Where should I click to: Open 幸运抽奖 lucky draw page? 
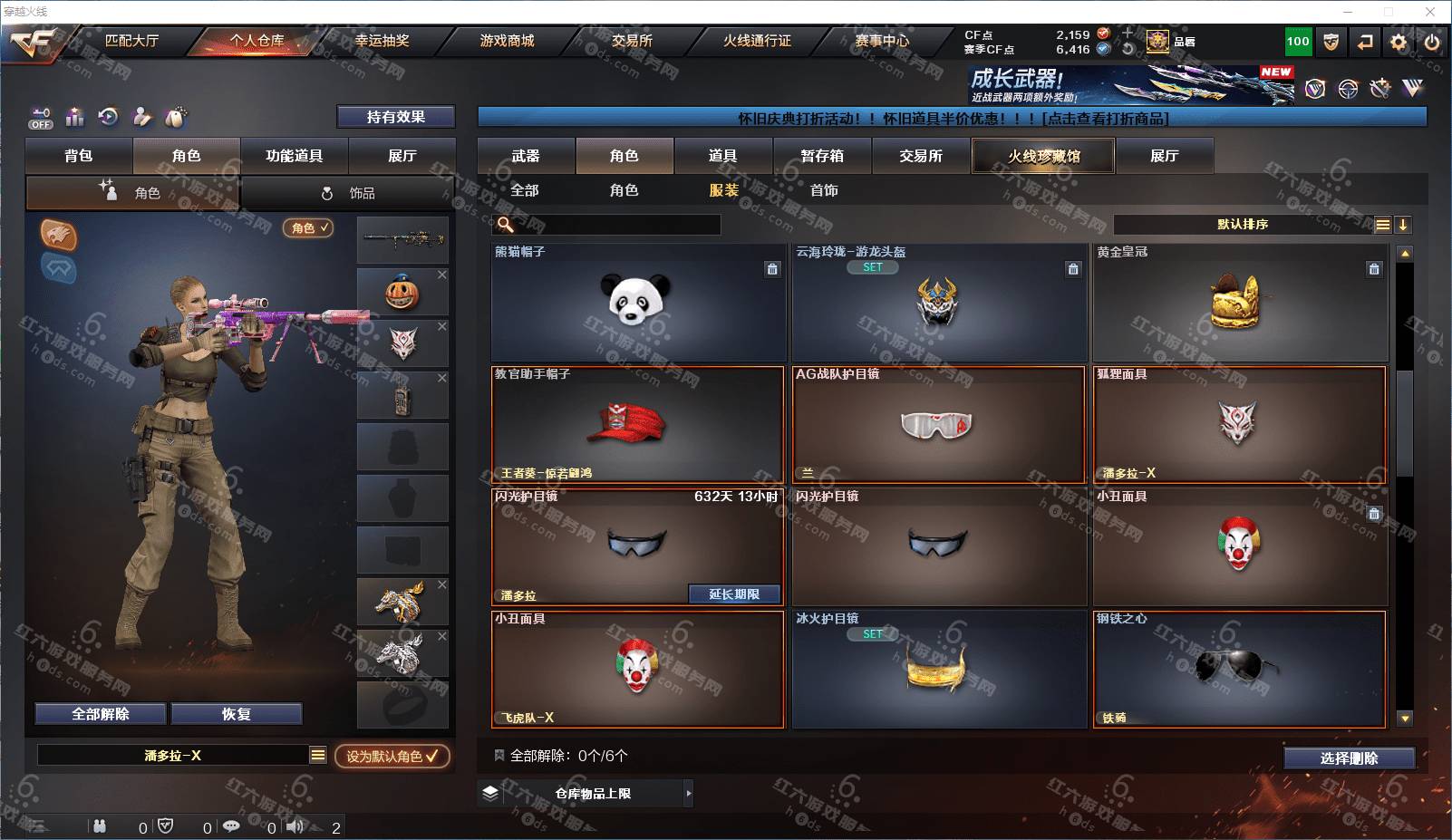(382, 41)
